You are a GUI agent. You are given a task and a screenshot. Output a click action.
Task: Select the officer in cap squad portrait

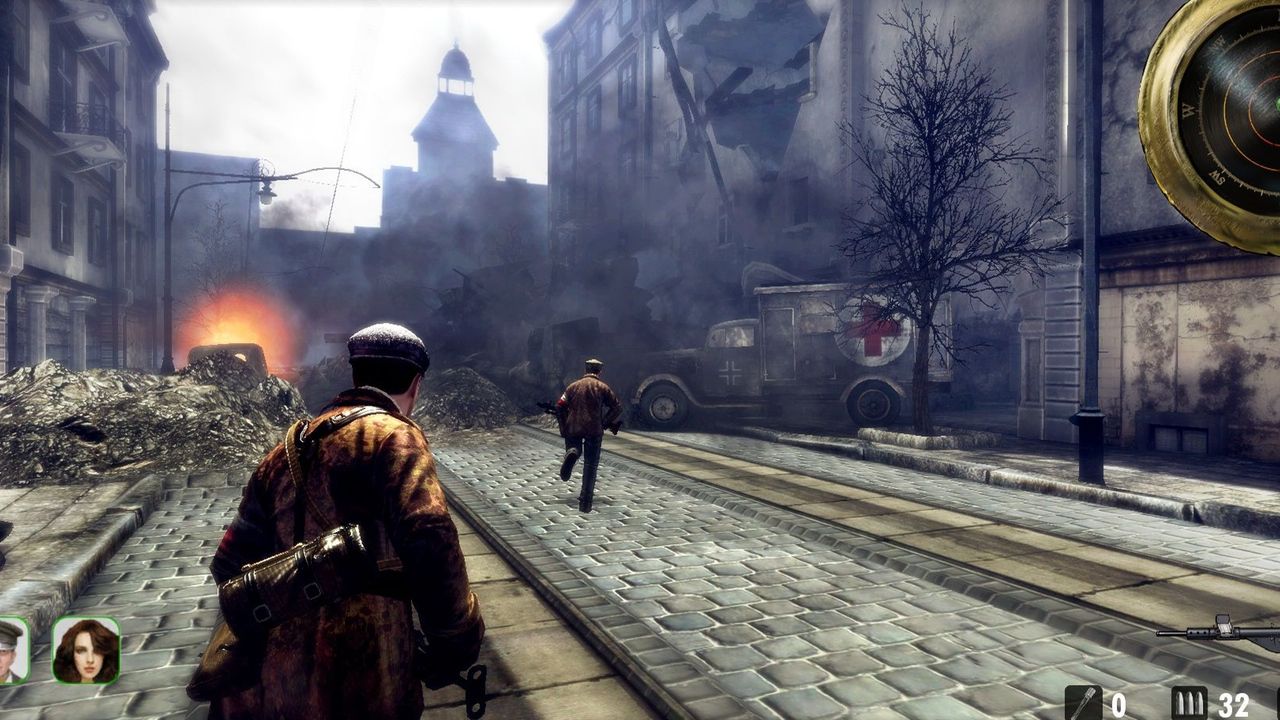pos(11,650)
